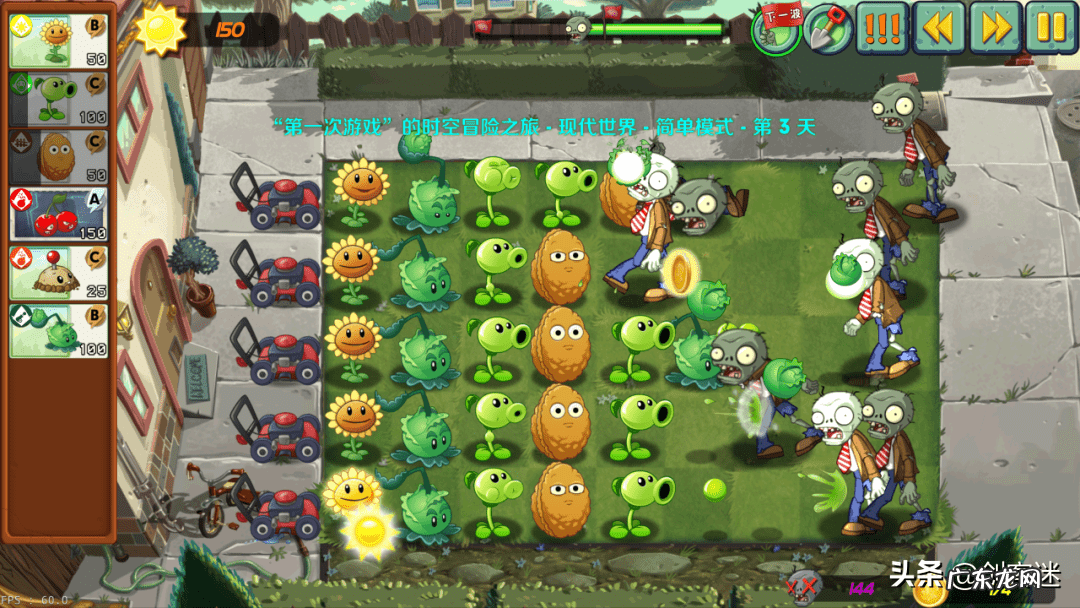Screen dimensions: 1080x608
Task: Pick the Cabbage-pult seed packet
Action: 58,331
